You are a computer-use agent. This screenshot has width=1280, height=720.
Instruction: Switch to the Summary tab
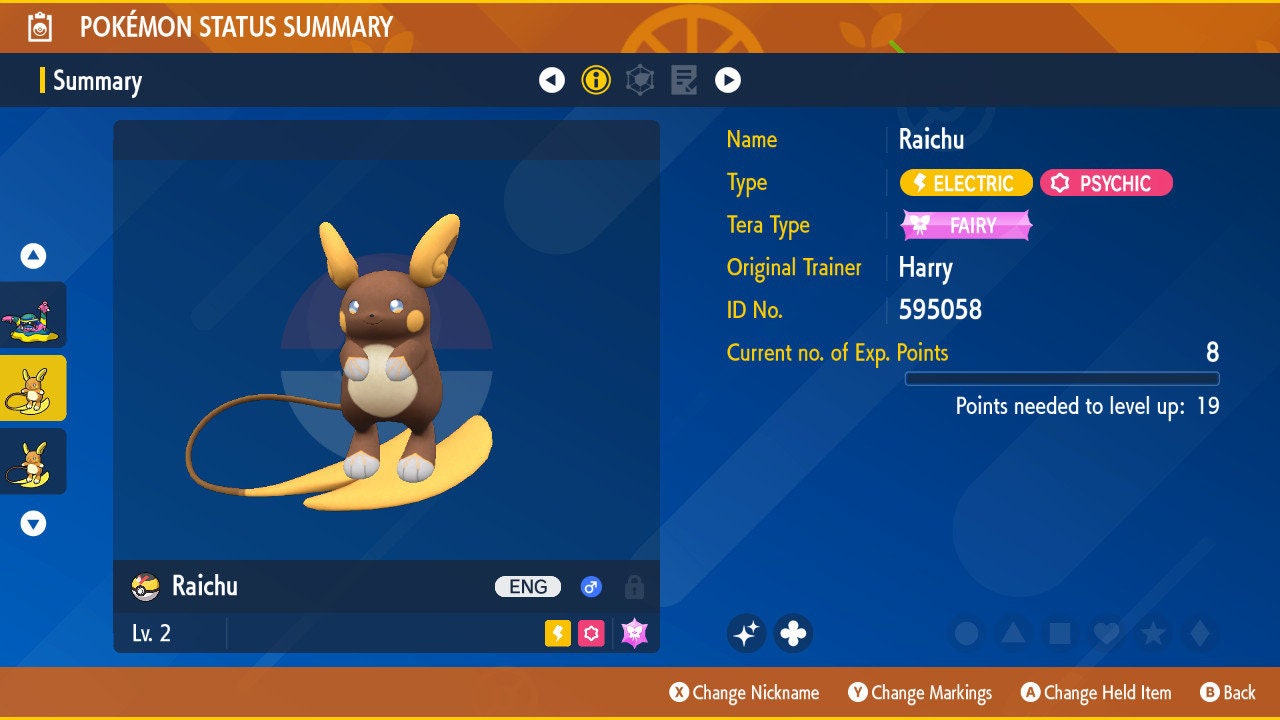coord(97,81)
